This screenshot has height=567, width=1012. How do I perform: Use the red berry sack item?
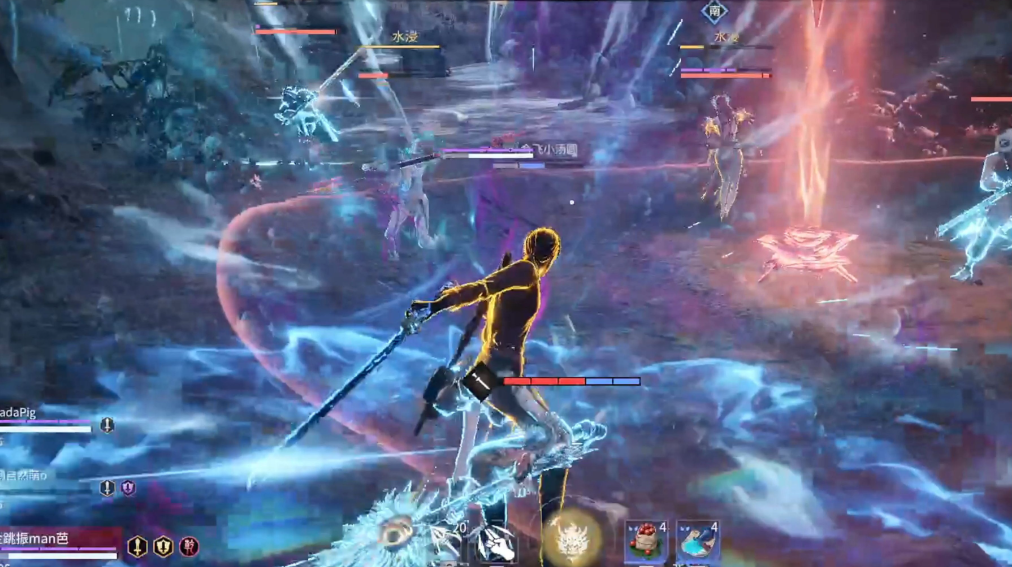(646, 541)
